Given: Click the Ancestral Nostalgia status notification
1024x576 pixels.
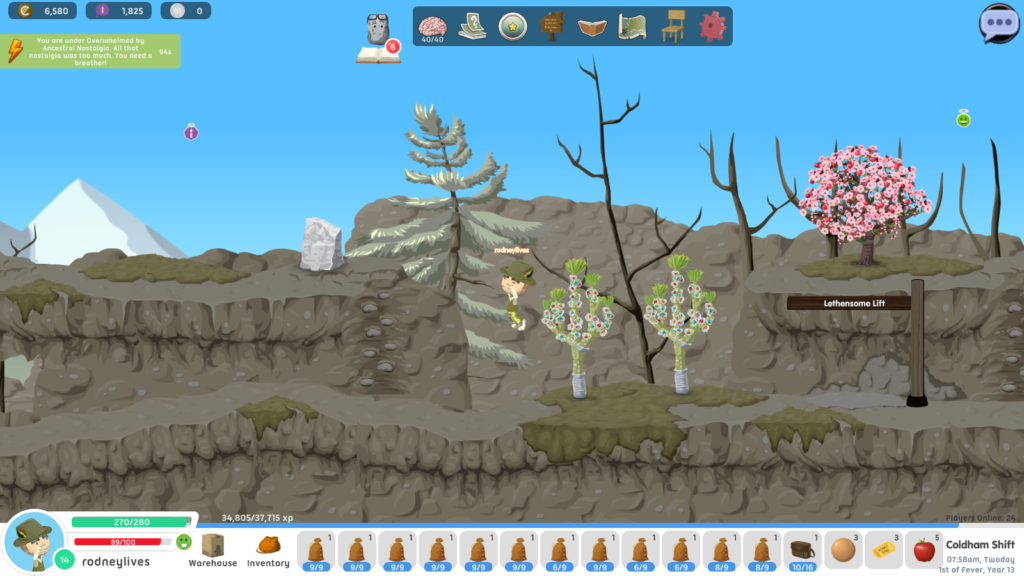Looking at the screenshot, I should coord(91,50).
